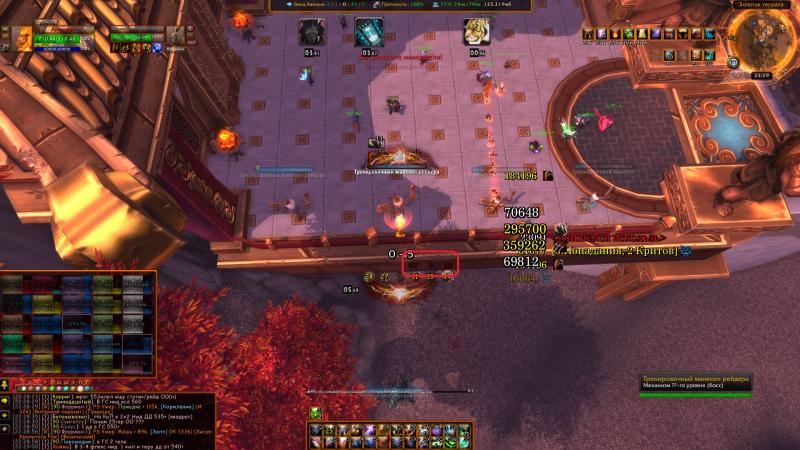800x450 pixels.
Task: Click the player portrait frame
Action: tap(23, 40)
